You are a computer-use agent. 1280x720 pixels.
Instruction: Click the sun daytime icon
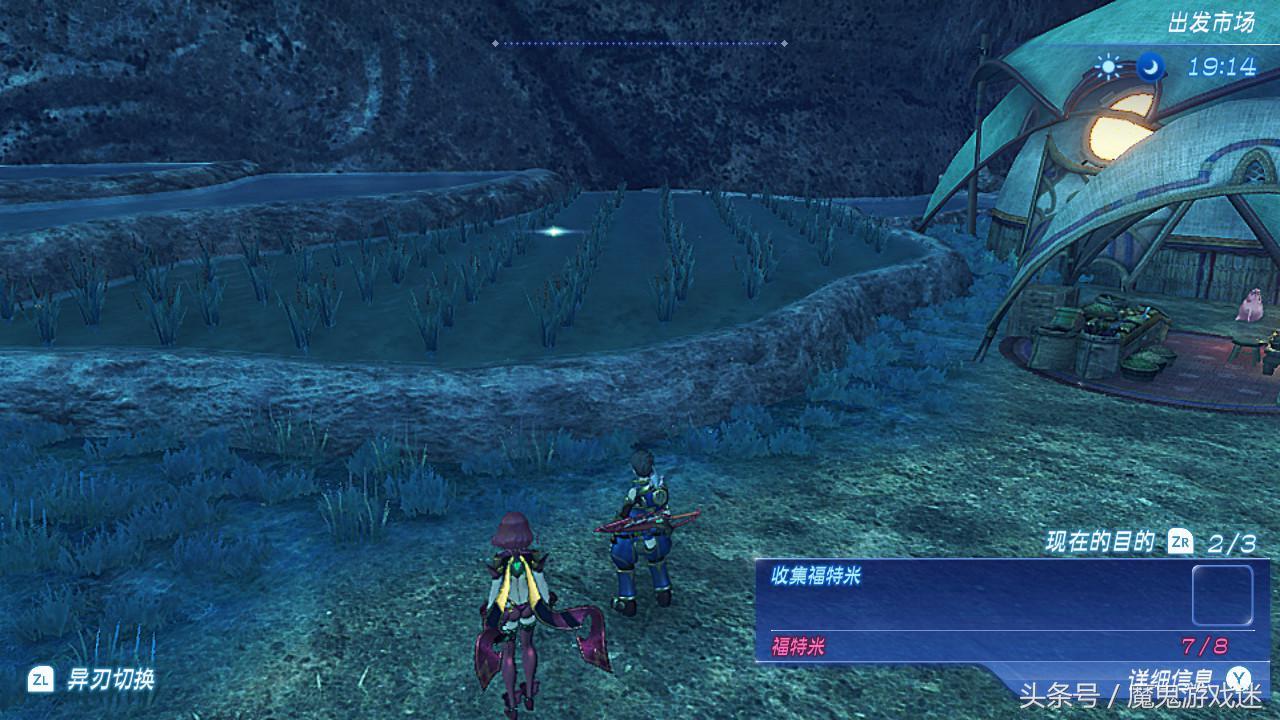(x=1108, y=67)
